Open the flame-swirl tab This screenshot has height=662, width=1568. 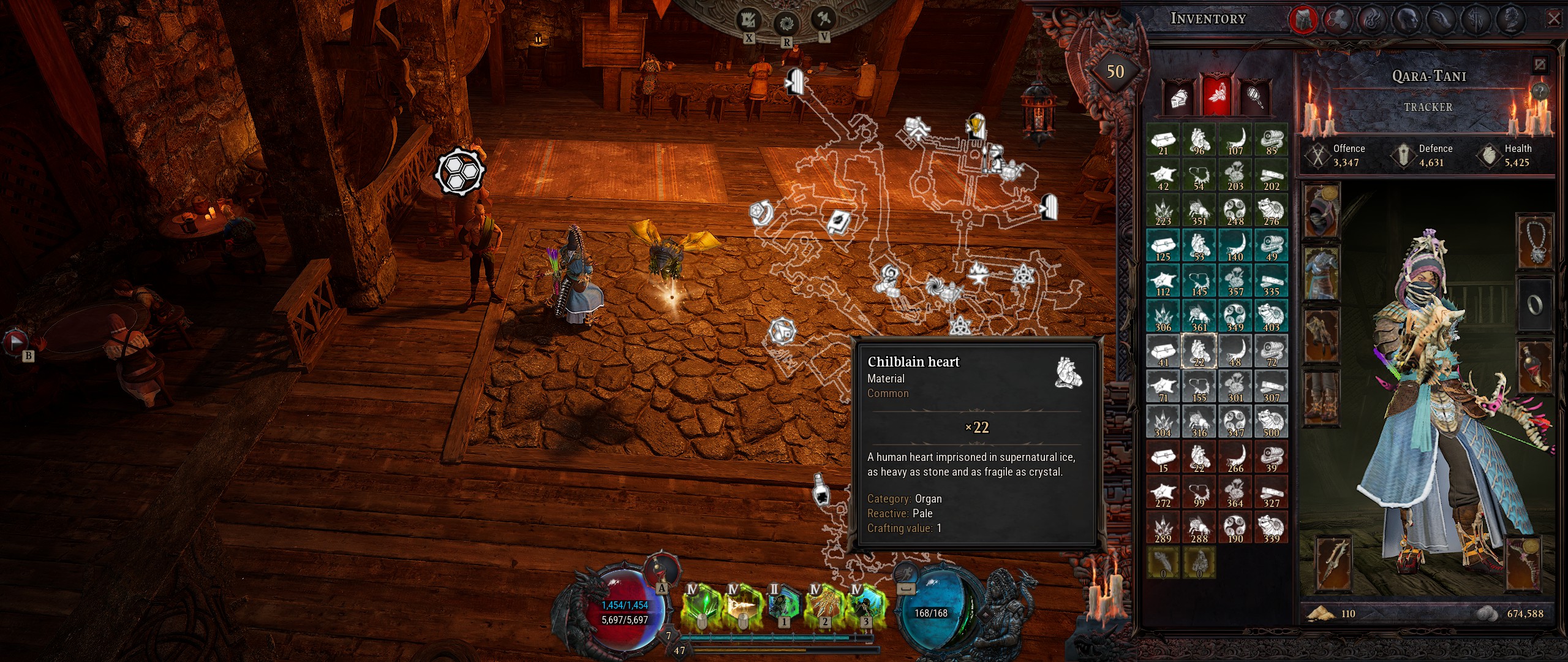point(1373,20)
